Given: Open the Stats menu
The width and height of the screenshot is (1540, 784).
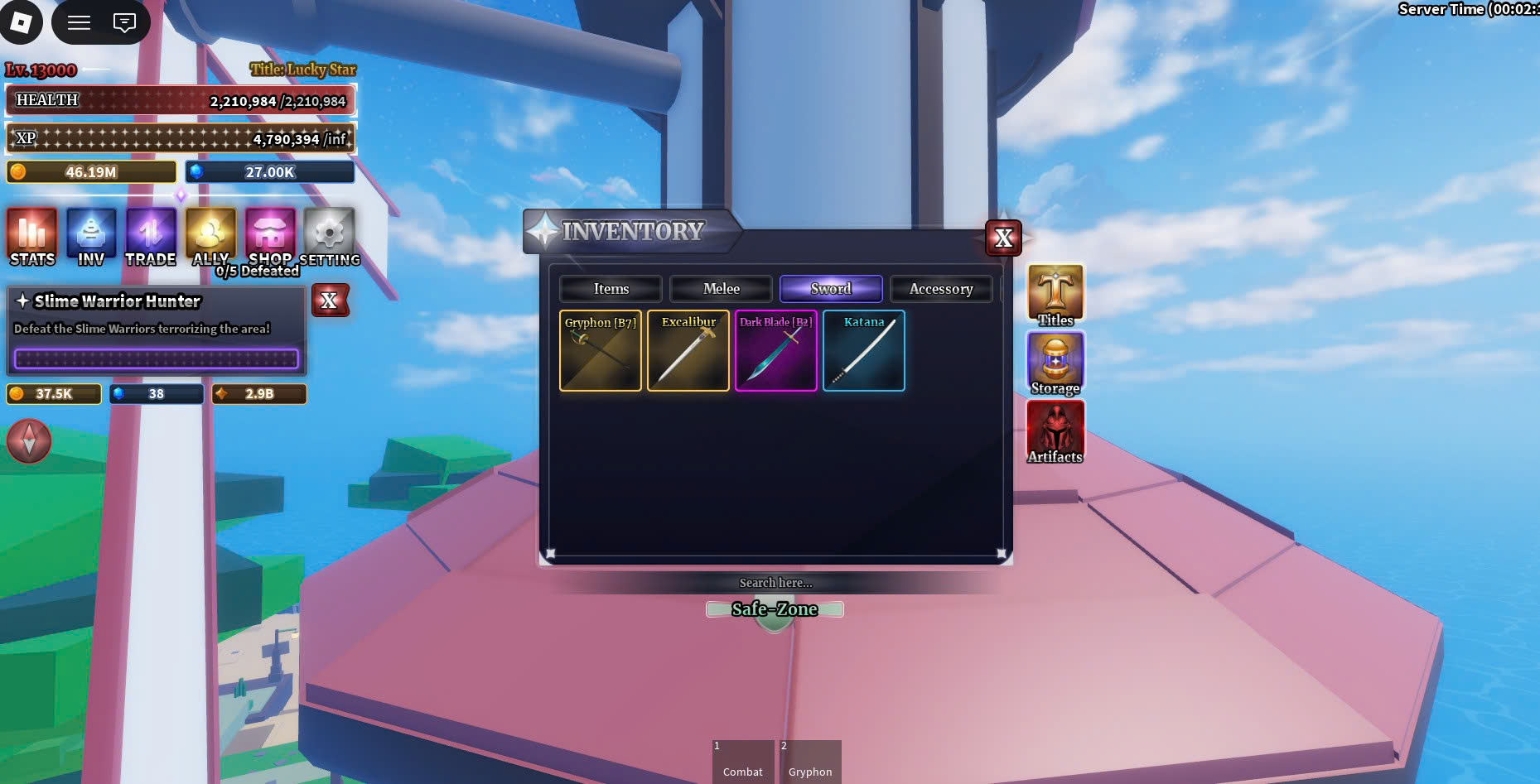Looking at the screenshot, I should coord(32,237).
